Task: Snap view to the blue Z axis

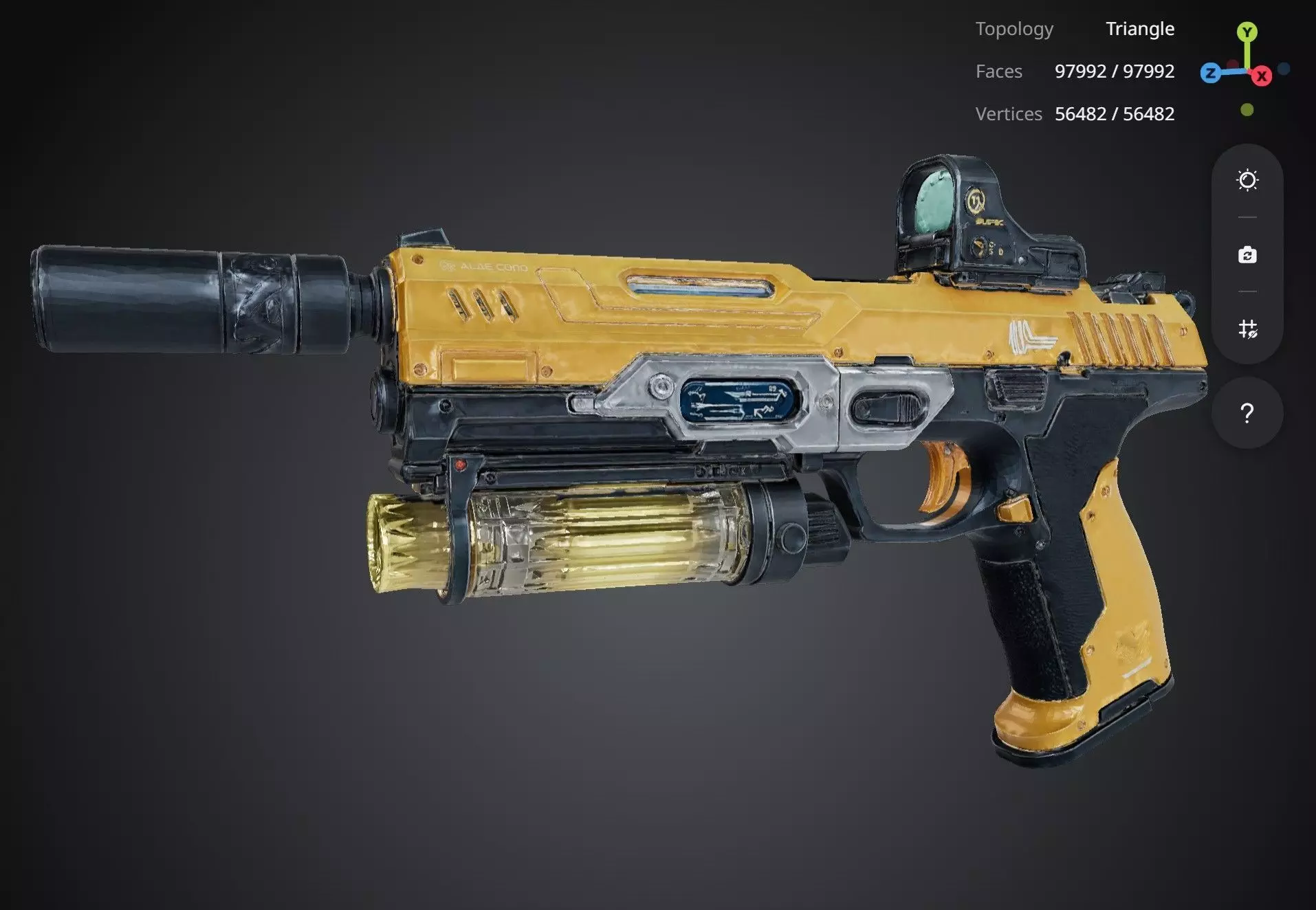Action: click(1210, 73)
